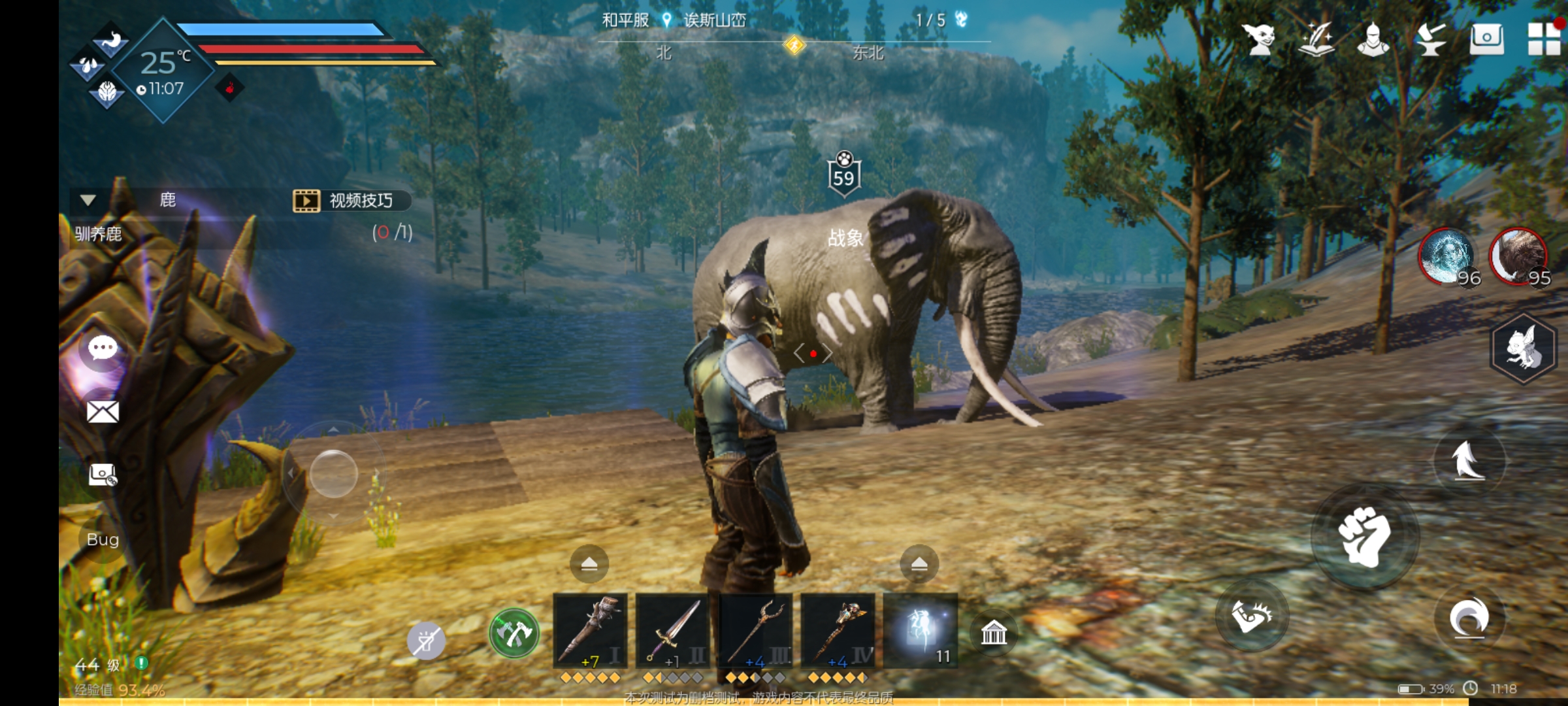
Task: Toggle the green crossed axes button
Action: pos(514,633)
